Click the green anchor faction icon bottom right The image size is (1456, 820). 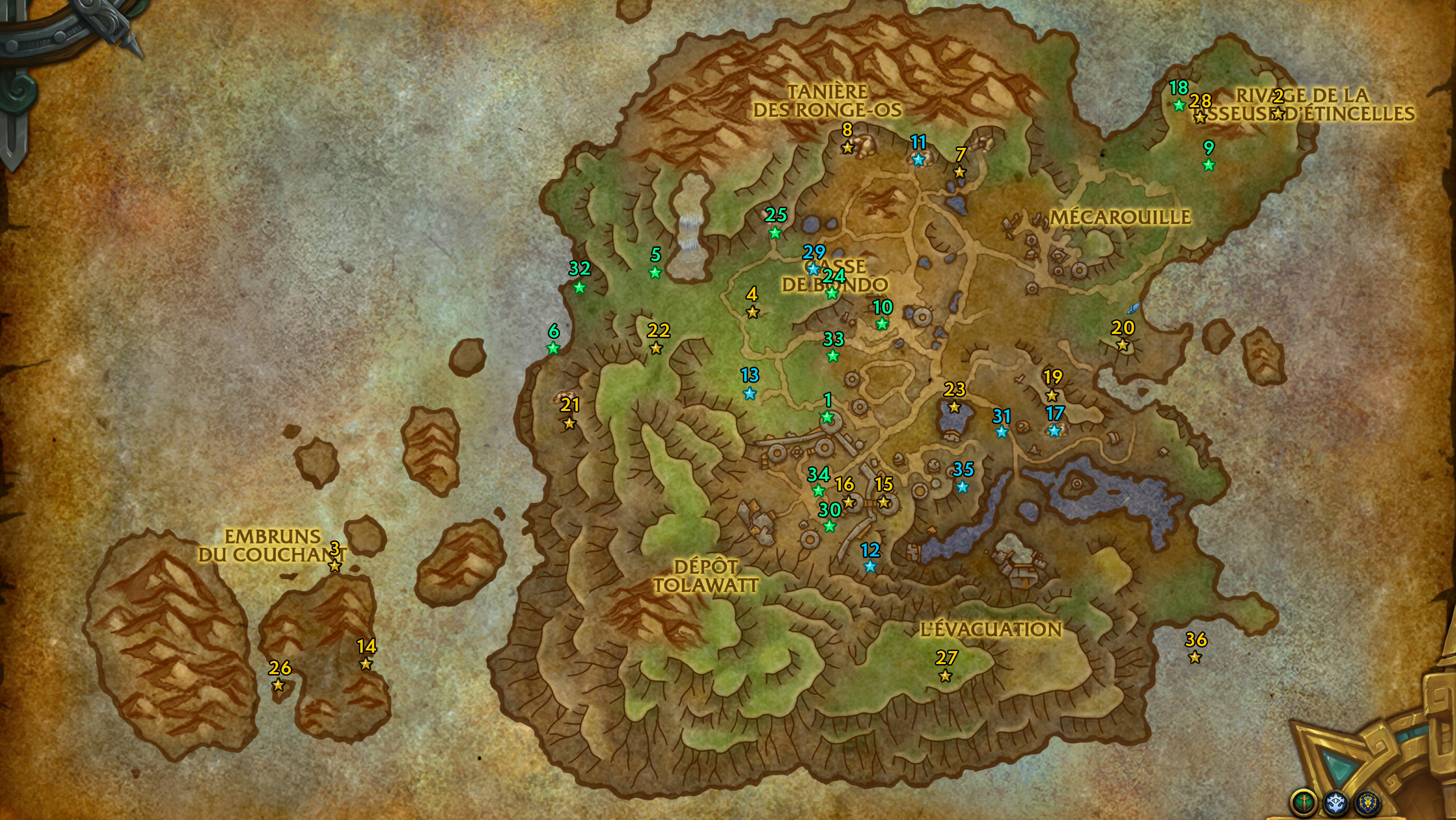pos(1305,803)
